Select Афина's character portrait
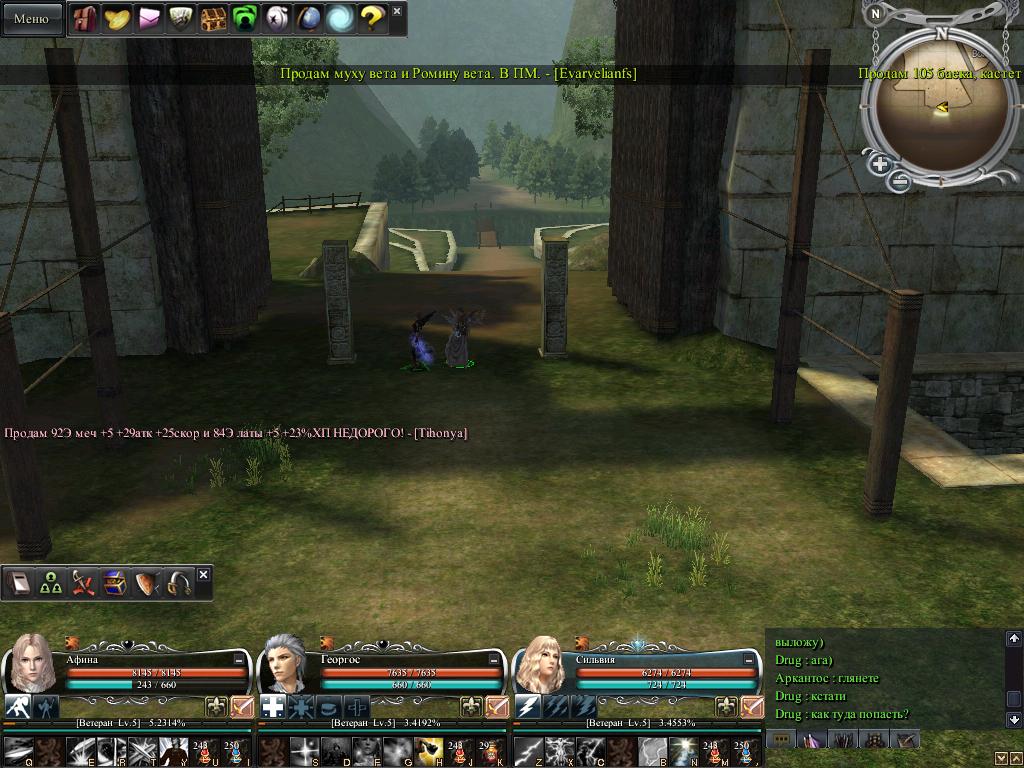1024x768 pixels. pos(29,661)
